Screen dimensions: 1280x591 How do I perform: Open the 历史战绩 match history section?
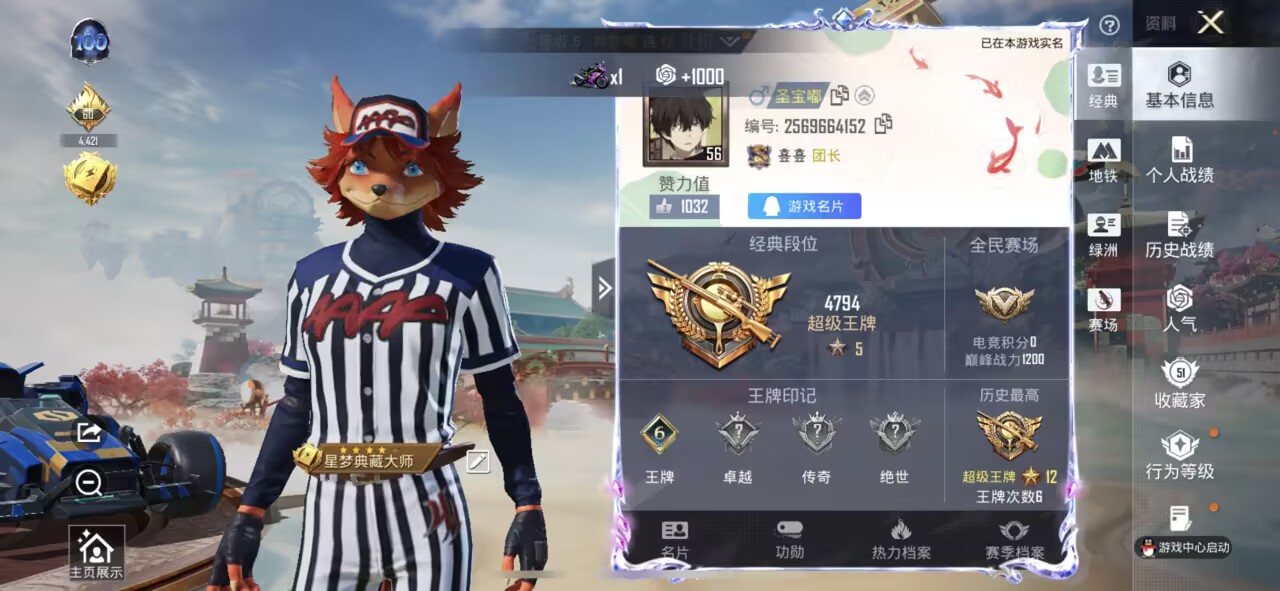pyautogui.click(x=1180, y=235)
